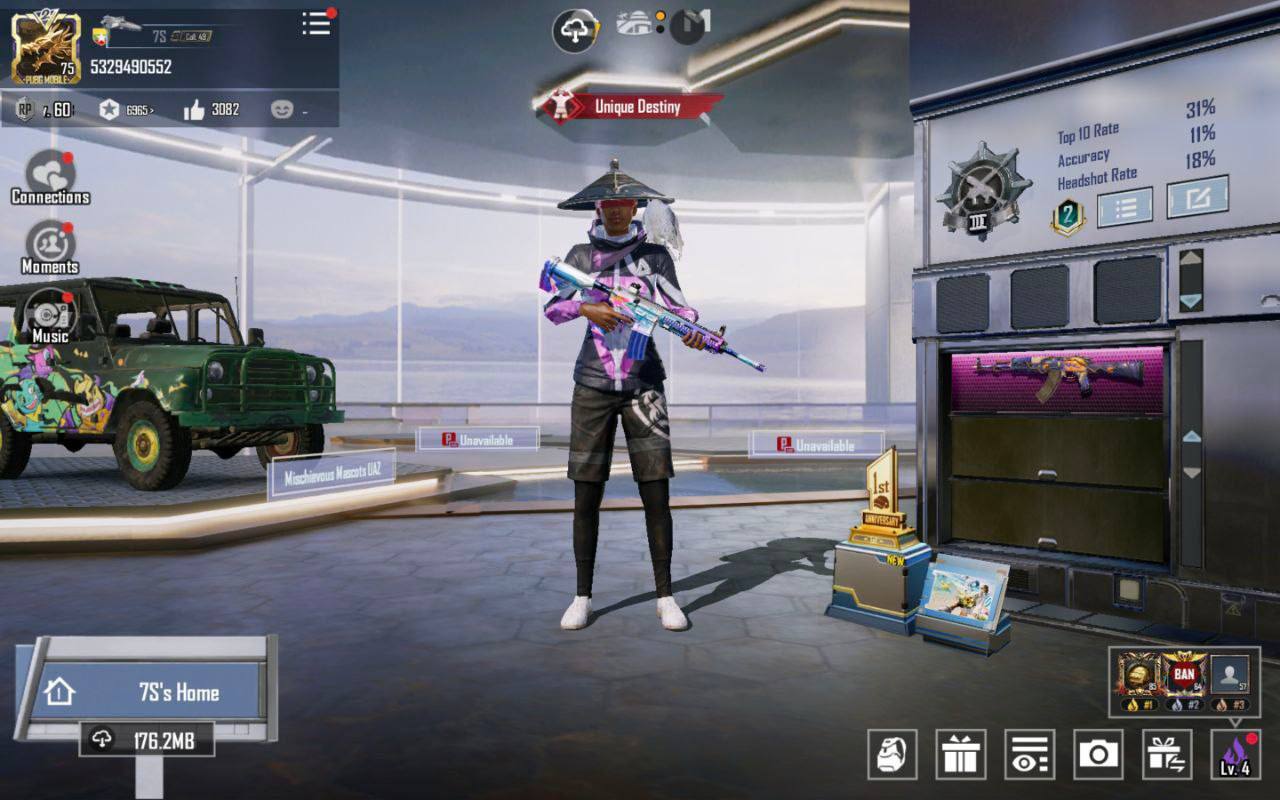The height and width of the screenshot is (800, 1280).
Task: Select the Mischievous Mascots UAZ label
Action: coord(331,475)
